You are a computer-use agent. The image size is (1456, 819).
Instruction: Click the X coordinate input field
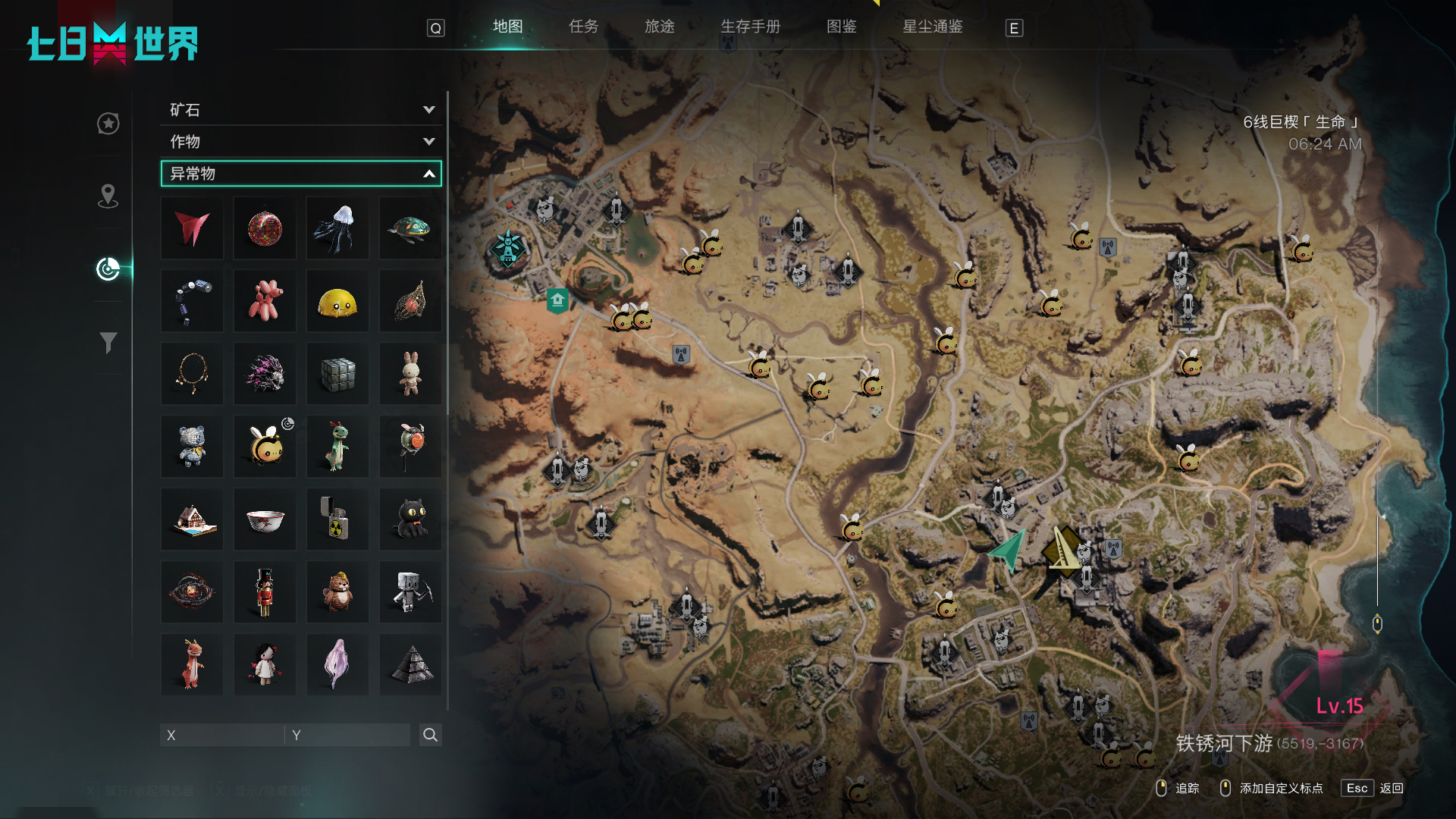pos(222,735)
